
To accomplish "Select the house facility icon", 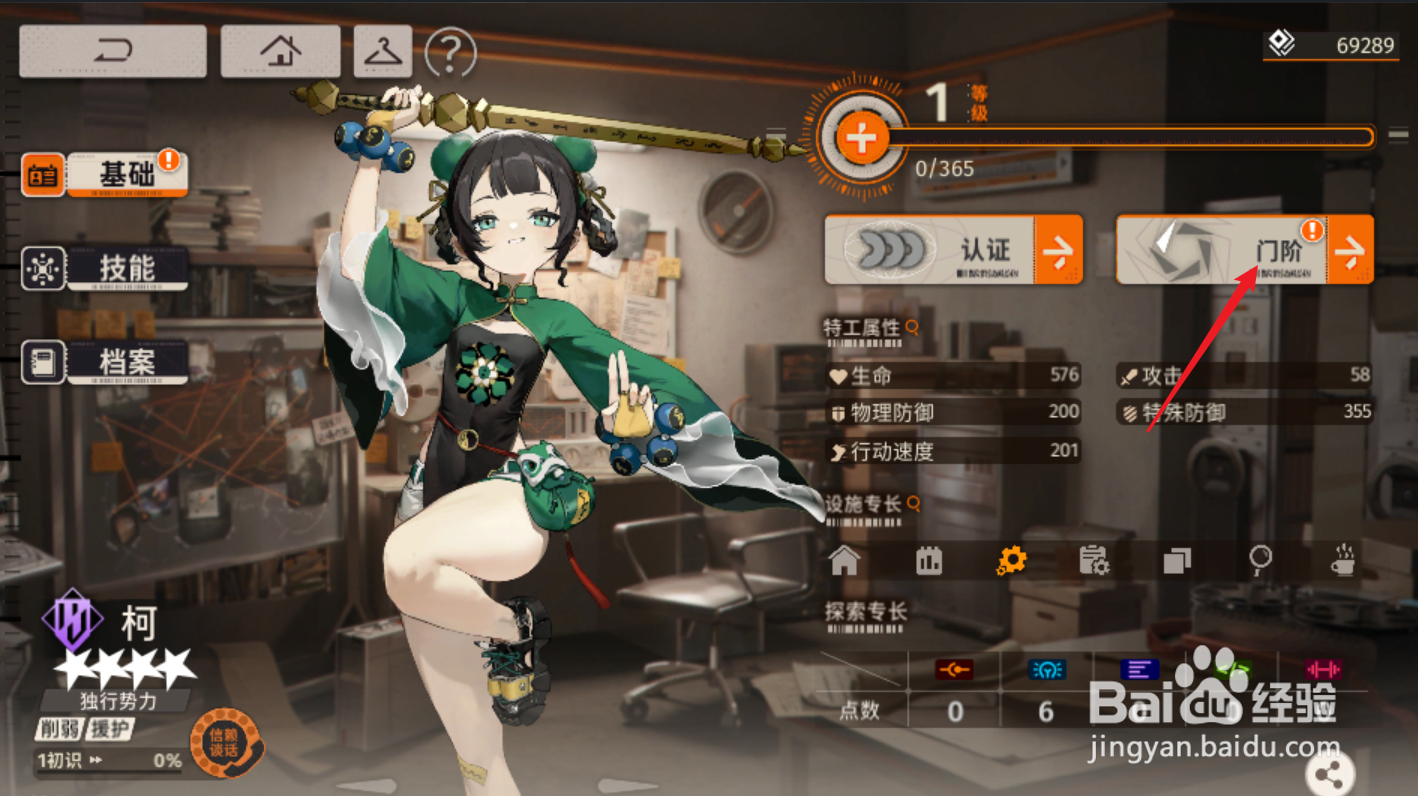I will pyautogui.click(x=845, y=560).
